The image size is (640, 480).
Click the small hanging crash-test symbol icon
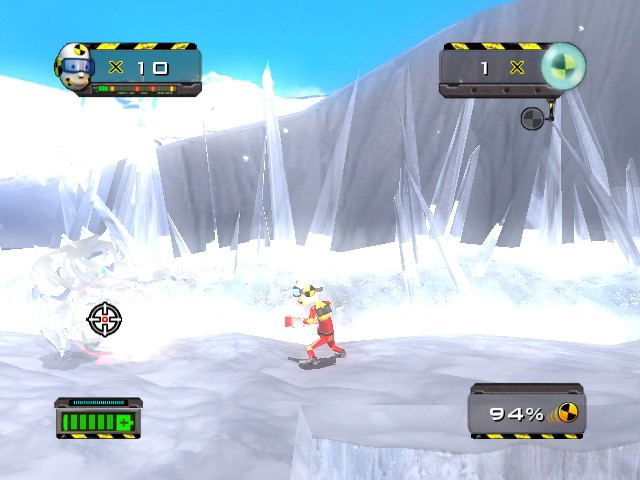pyautogui.click(x=532, y=119)
